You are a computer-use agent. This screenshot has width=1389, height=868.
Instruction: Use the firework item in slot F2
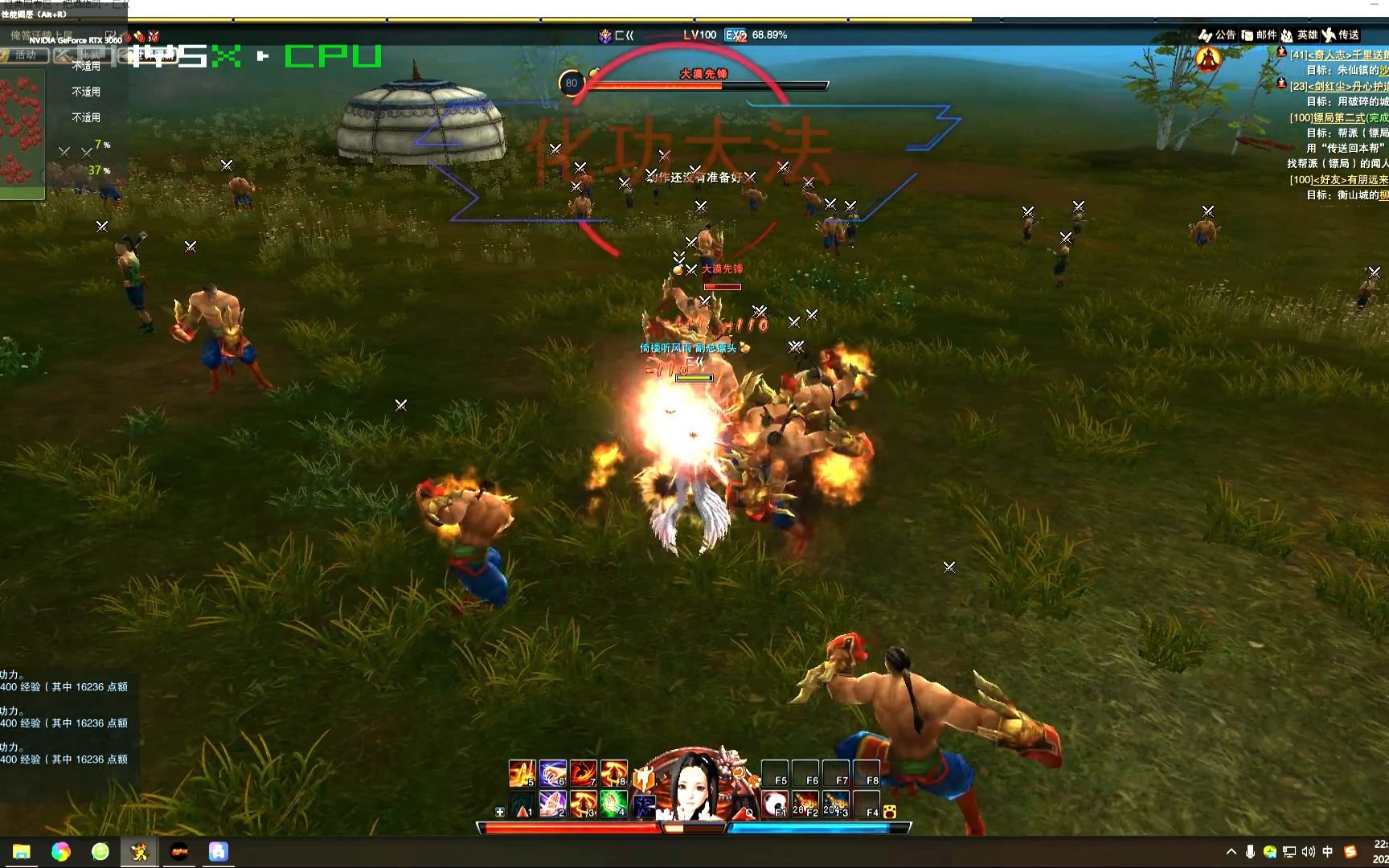coord(805,804)
